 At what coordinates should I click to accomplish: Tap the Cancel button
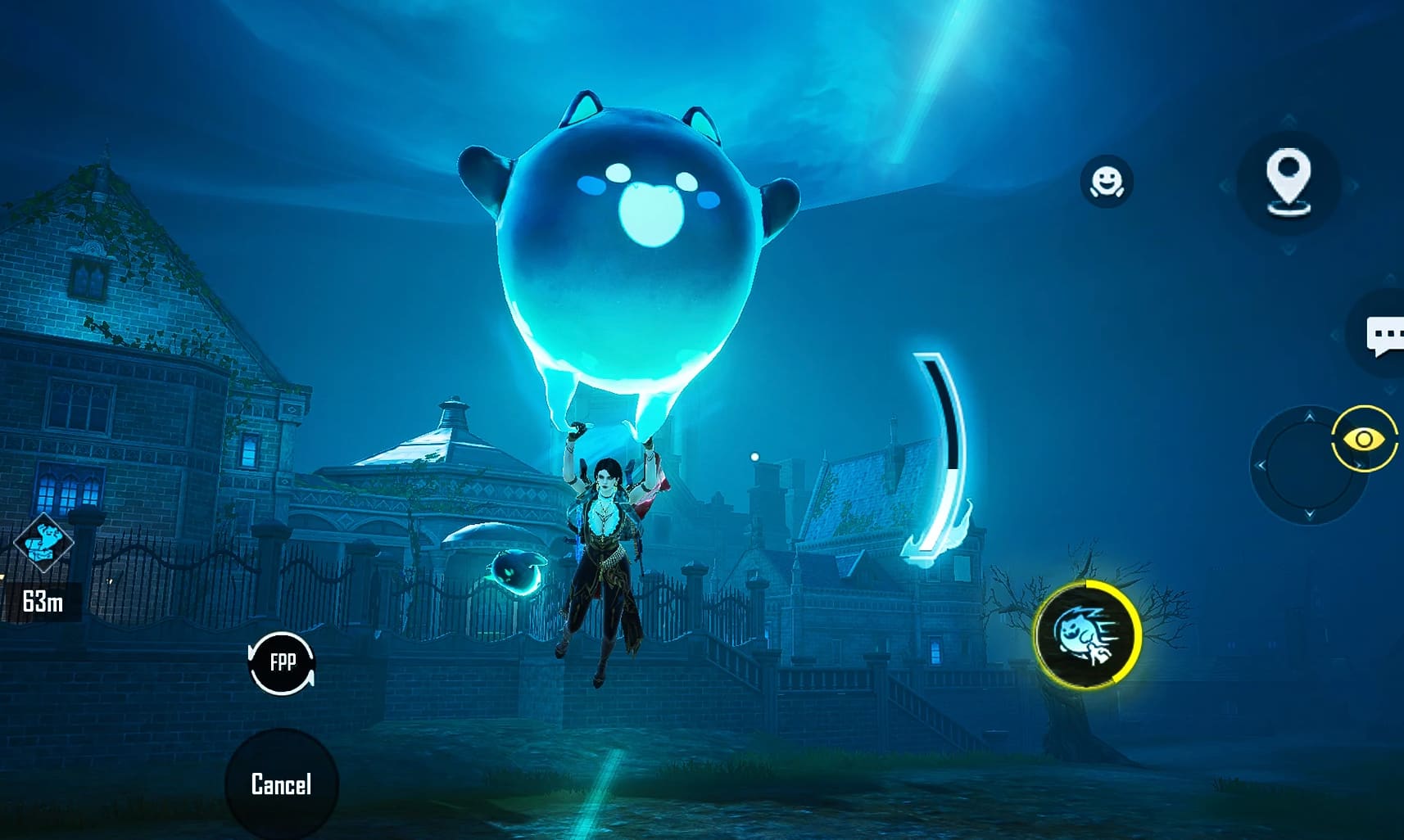pyautogui.click(x=281, y=784)
